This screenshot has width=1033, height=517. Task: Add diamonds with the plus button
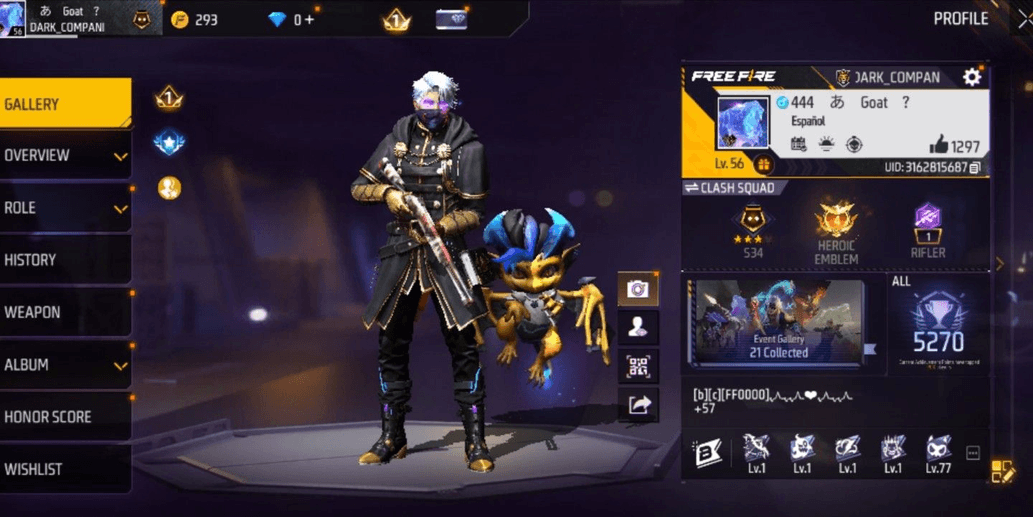click(x=310, y=20)
